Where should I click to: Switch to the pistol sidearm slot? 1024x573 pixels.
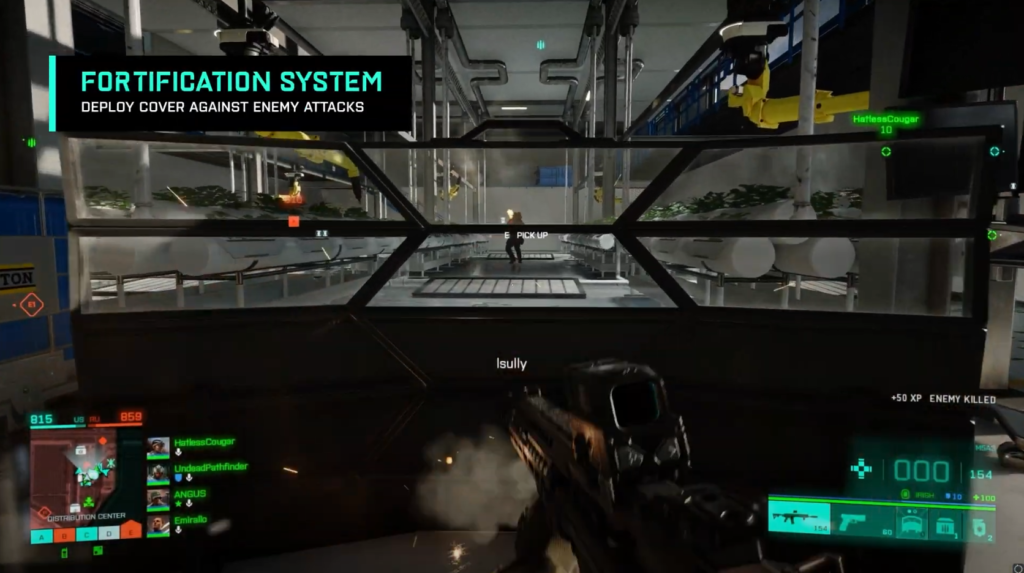tap(860, 520)
